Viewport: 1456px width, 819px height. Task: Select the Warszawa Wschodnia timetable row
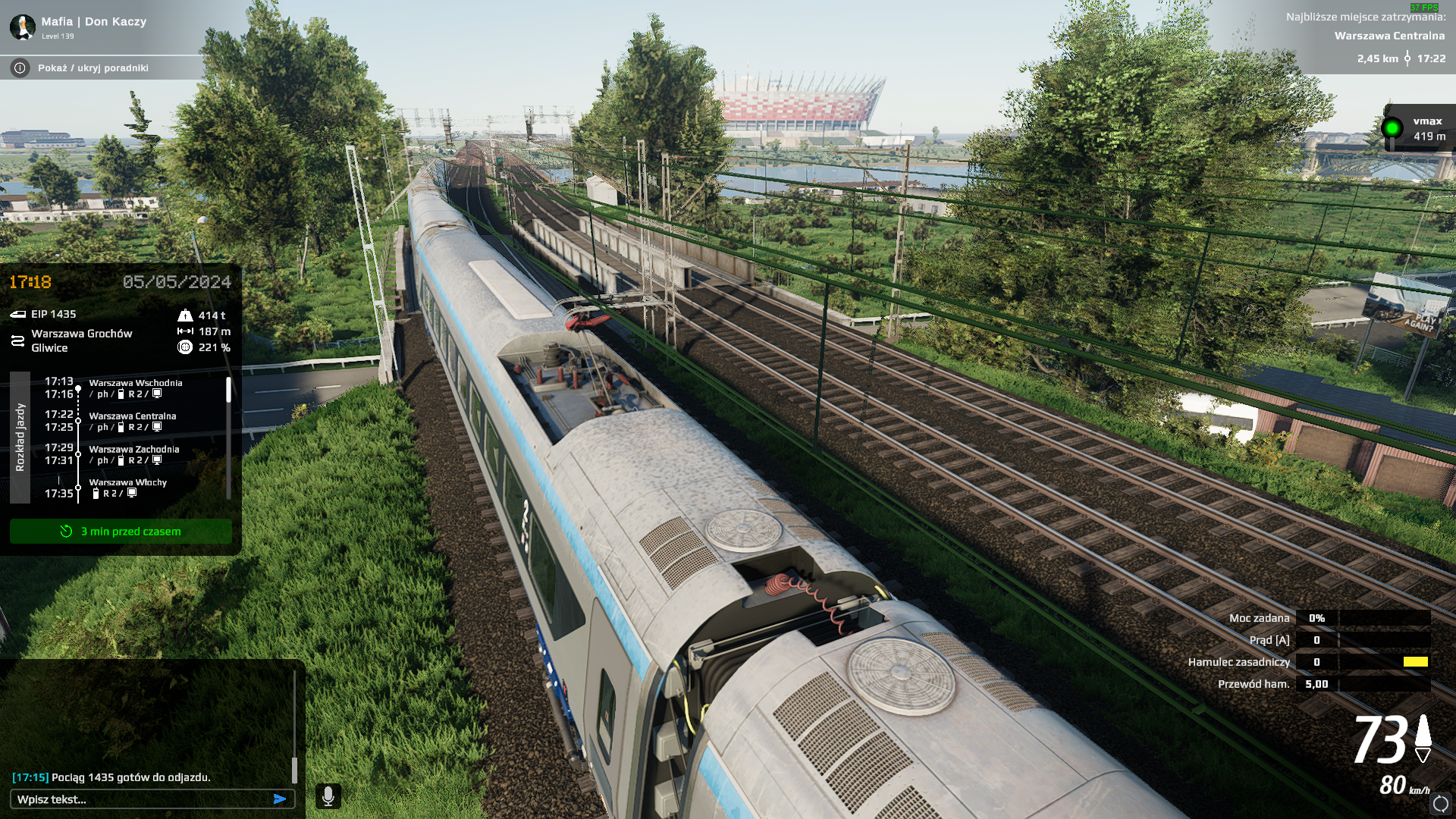click(x=135, y=388)
